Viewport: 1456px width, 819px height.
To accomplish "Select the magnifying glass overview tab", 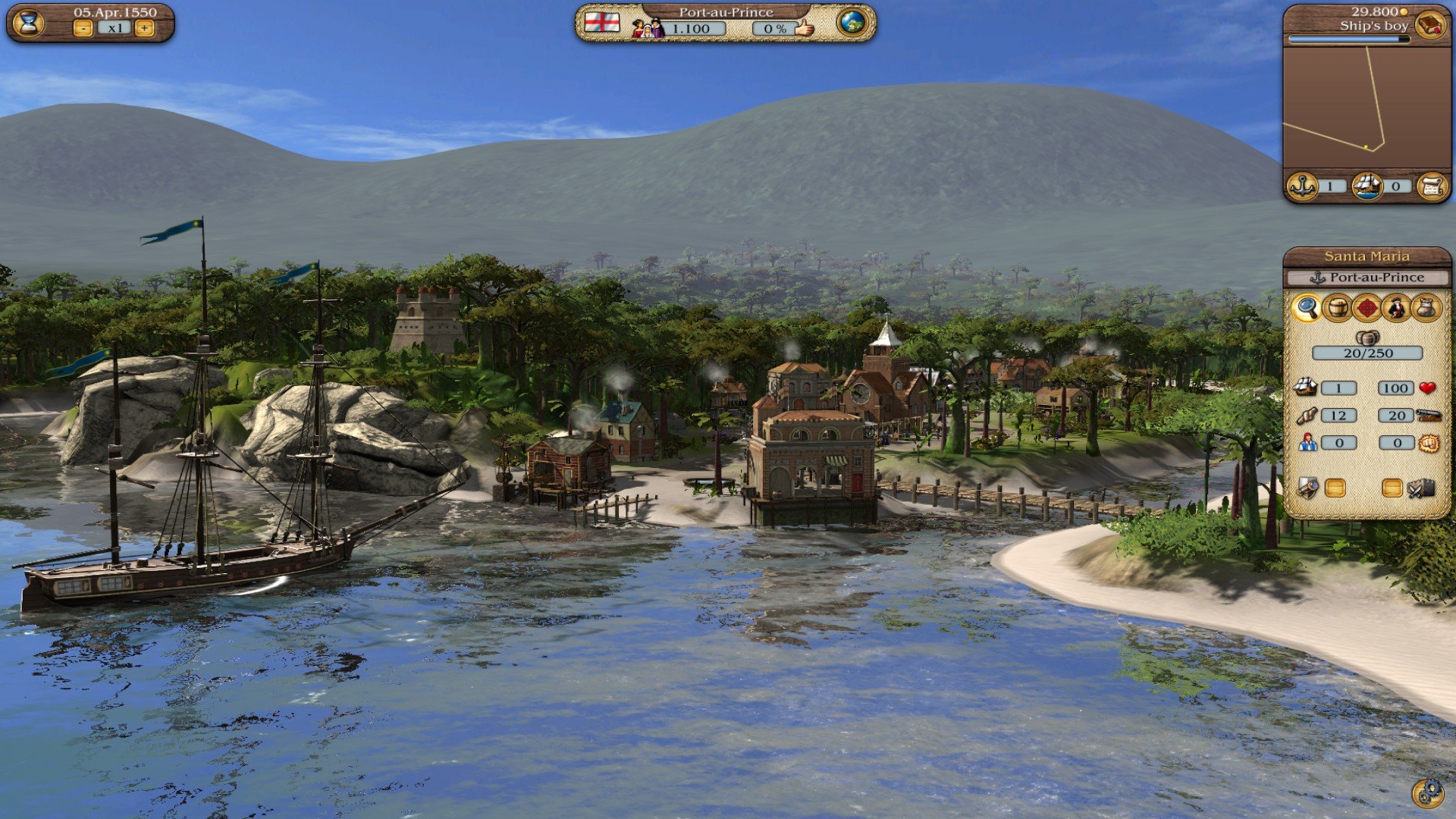I will tap(1307, 308).
